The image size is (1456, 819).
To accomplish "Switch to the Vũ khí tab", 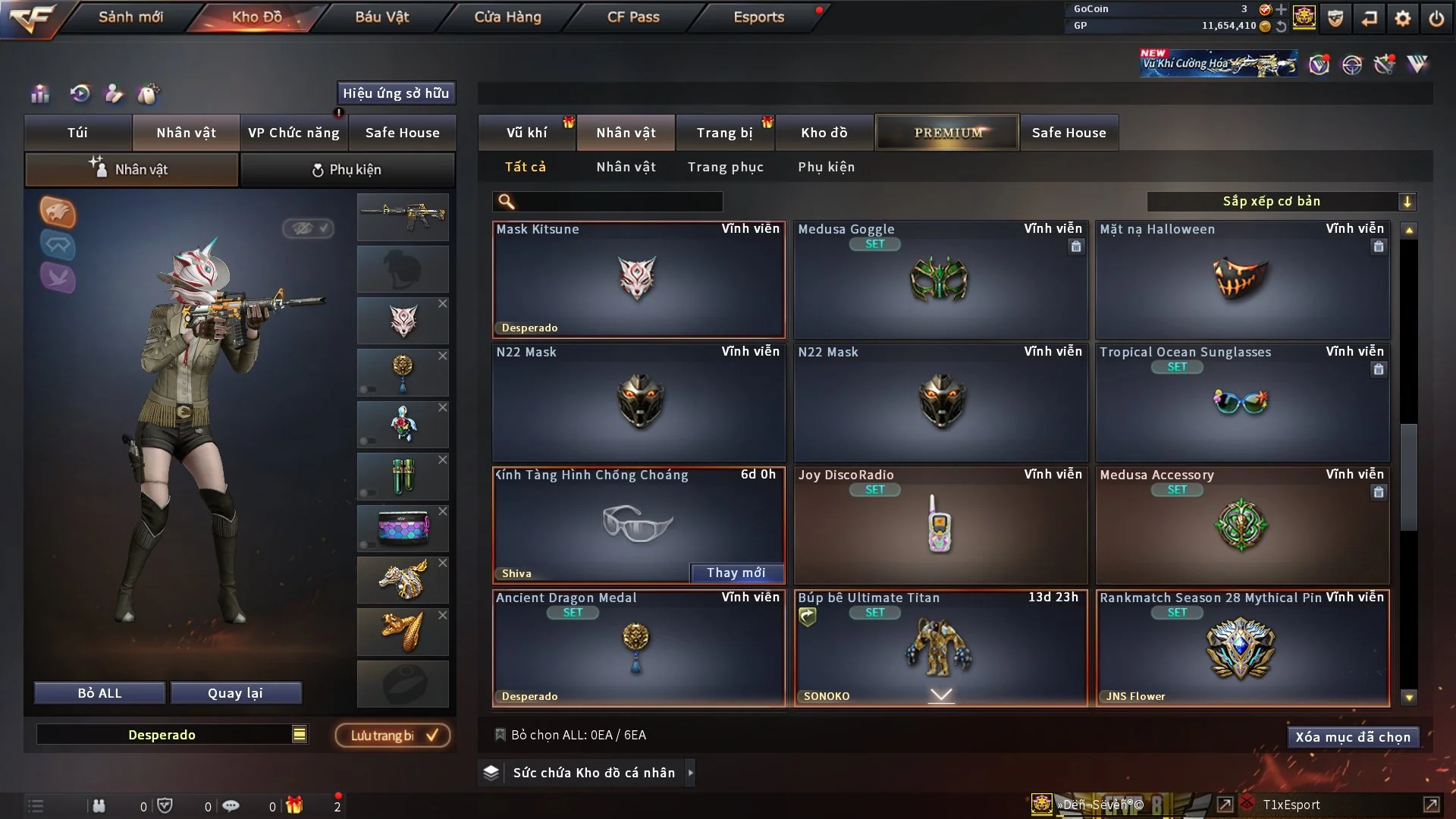I will point(526,133).
